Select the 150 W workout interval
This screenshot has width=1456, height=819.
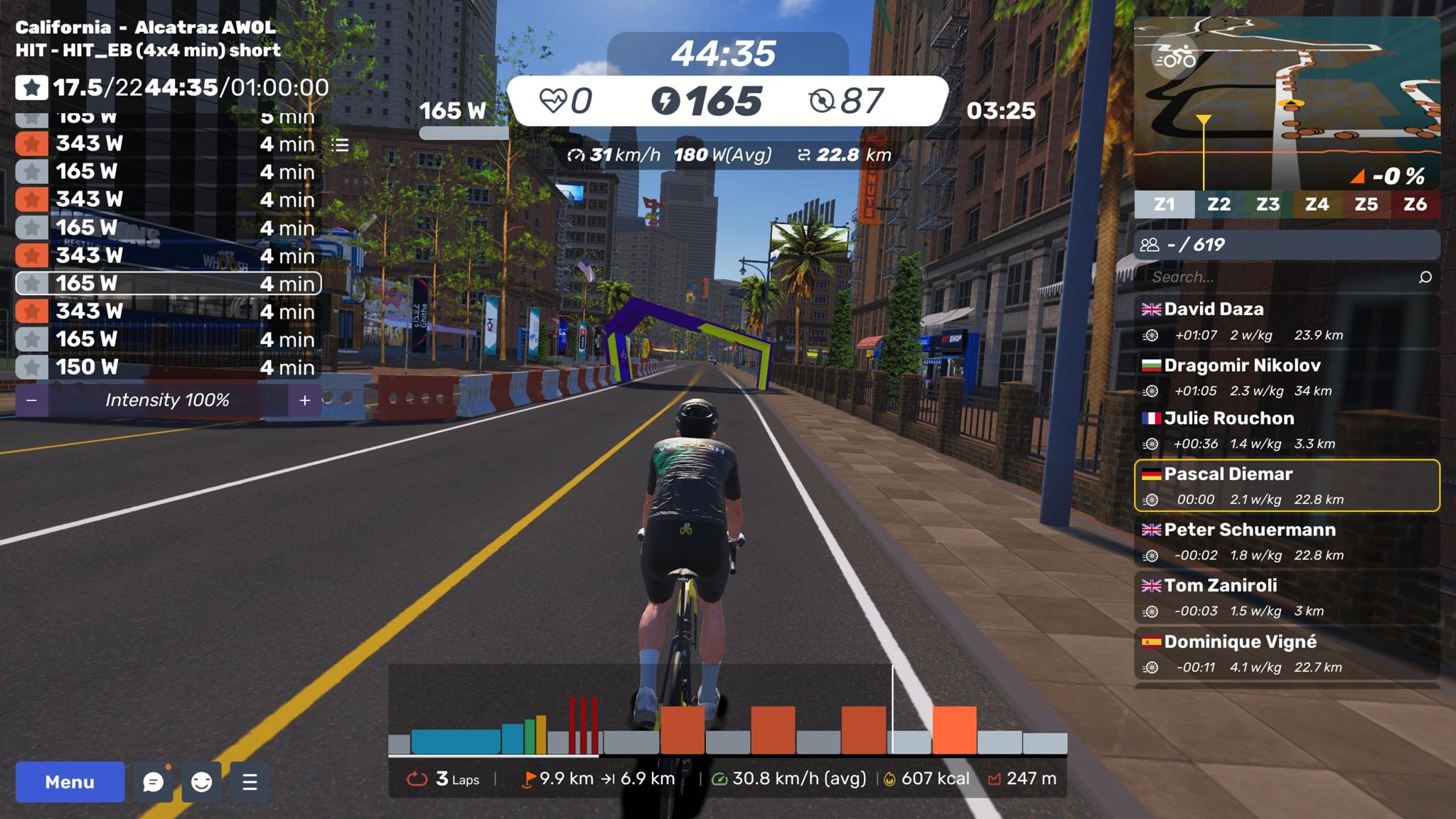pos(168,367)
